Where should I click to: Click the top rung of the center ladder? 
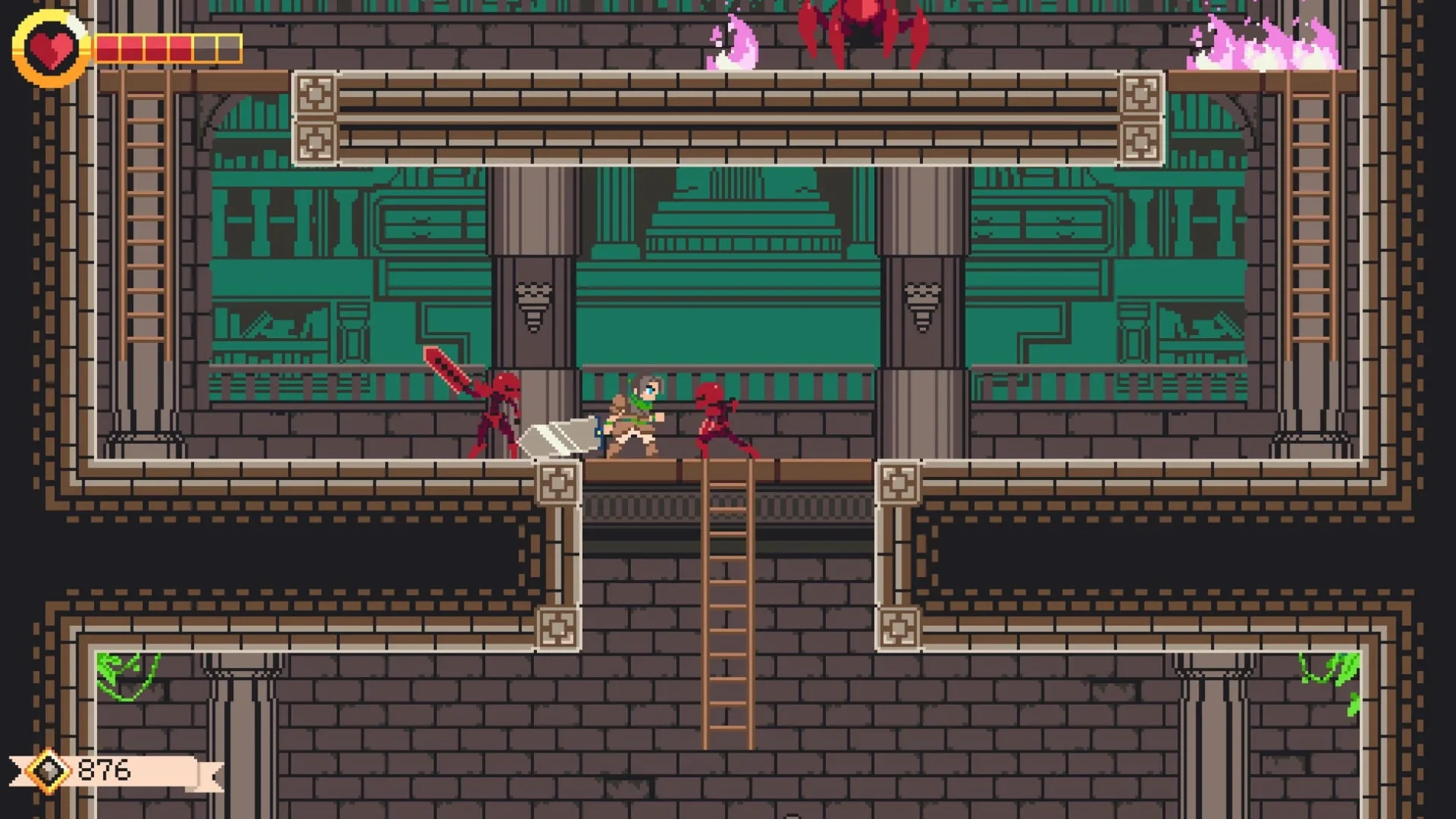tap(726, 485)
